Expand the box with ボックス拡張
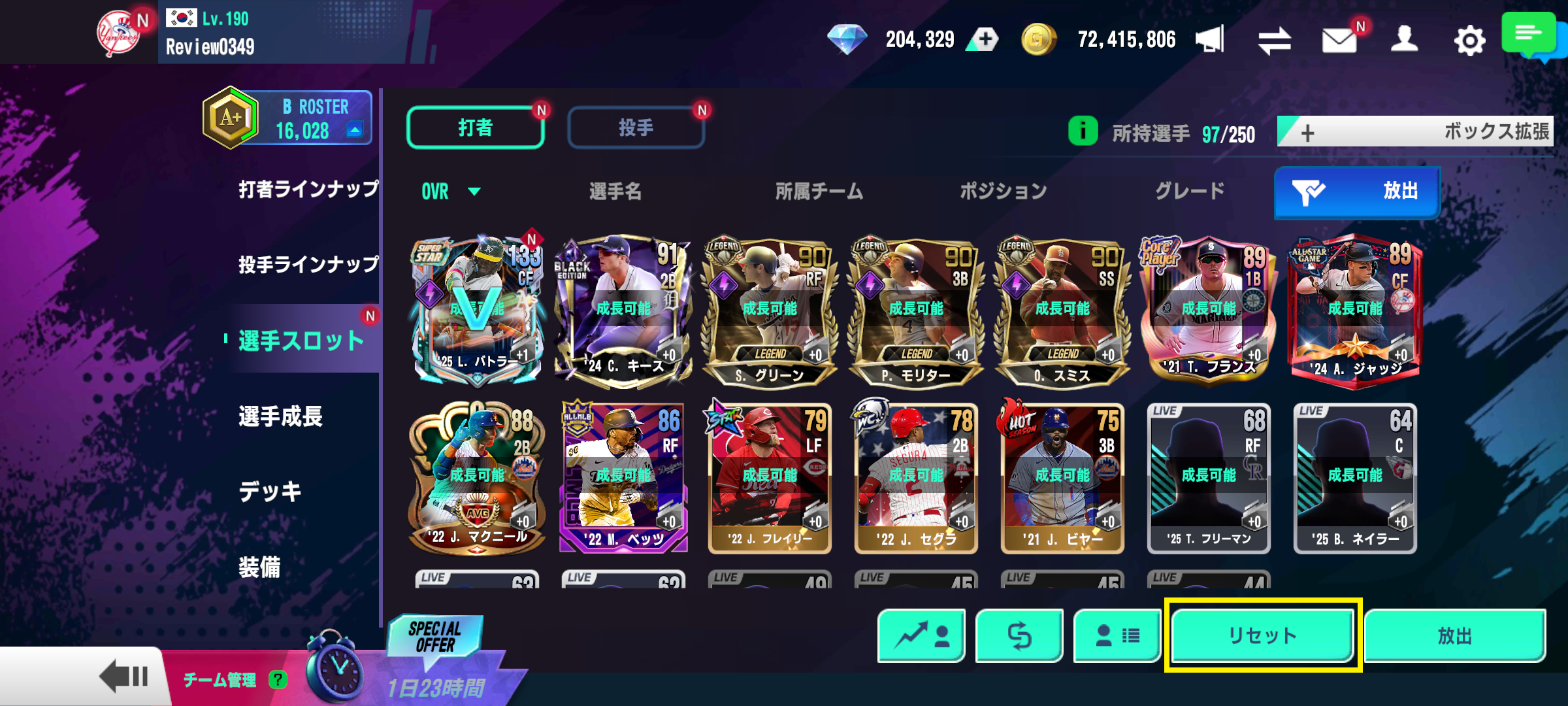The height and width of the screenshot is (706, 1568). click(x=1415, y=132)
